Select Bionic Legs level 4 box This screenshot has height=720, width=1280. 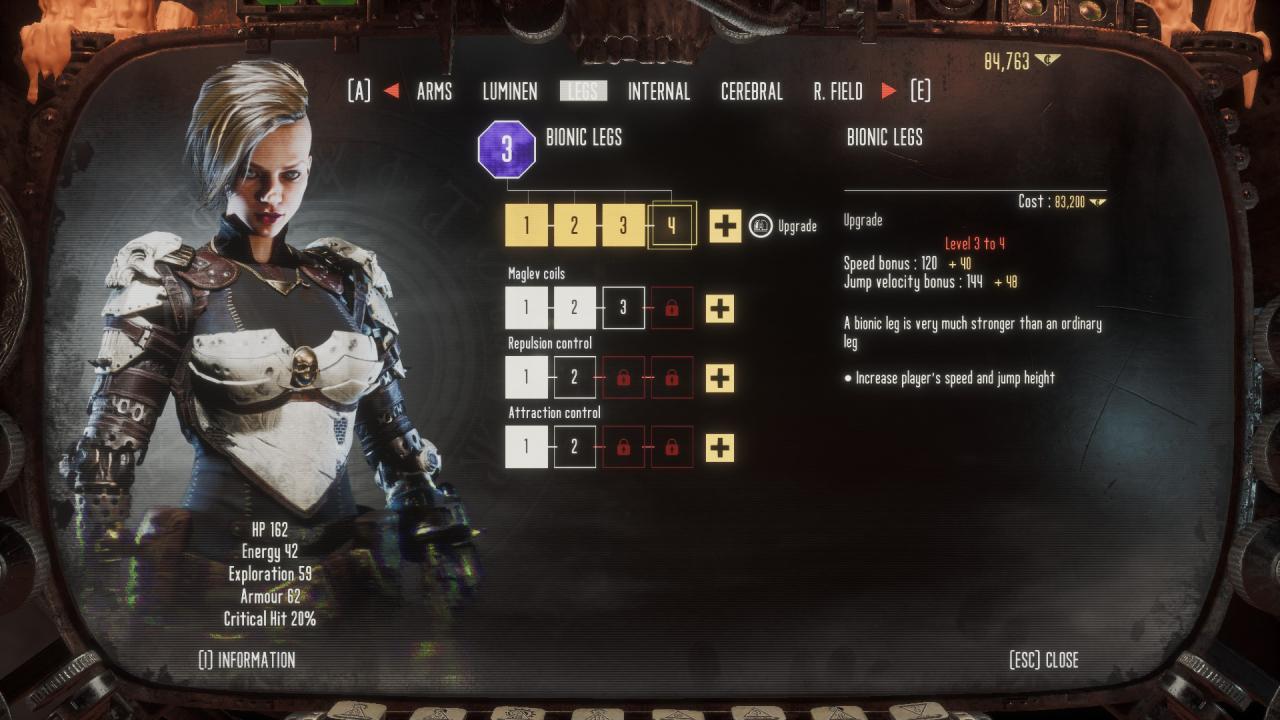pyautogui.click(x=671, y=225)
